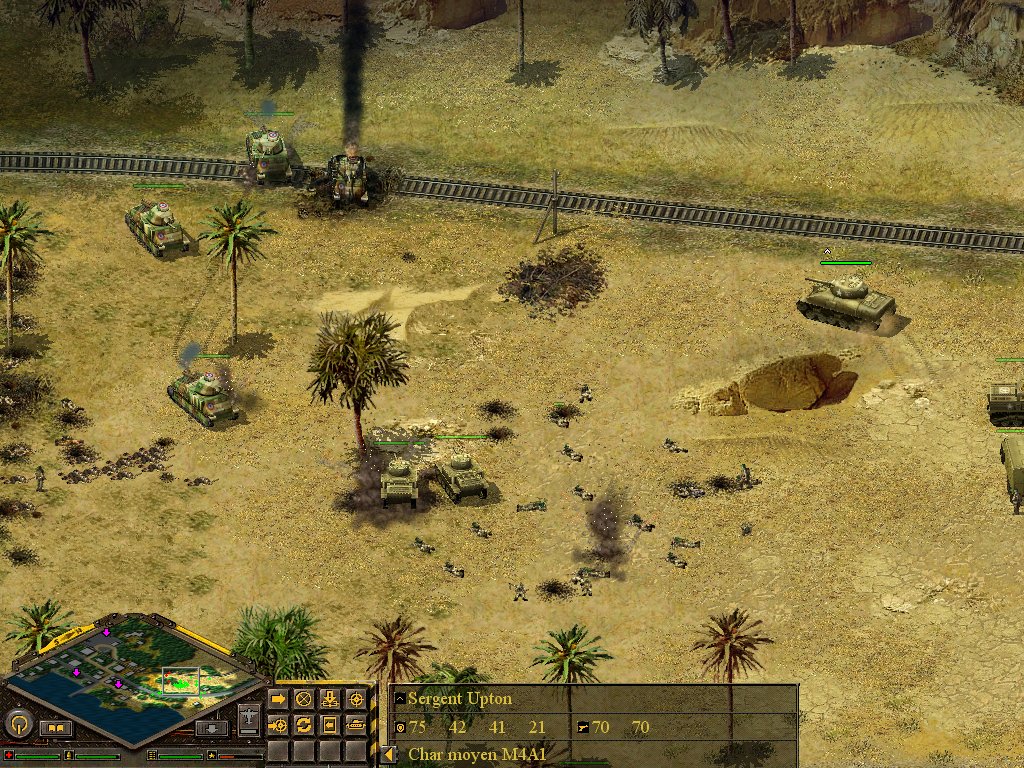Choose the entrench down-arrow command
1024x768 pixels.
point(329,699)
